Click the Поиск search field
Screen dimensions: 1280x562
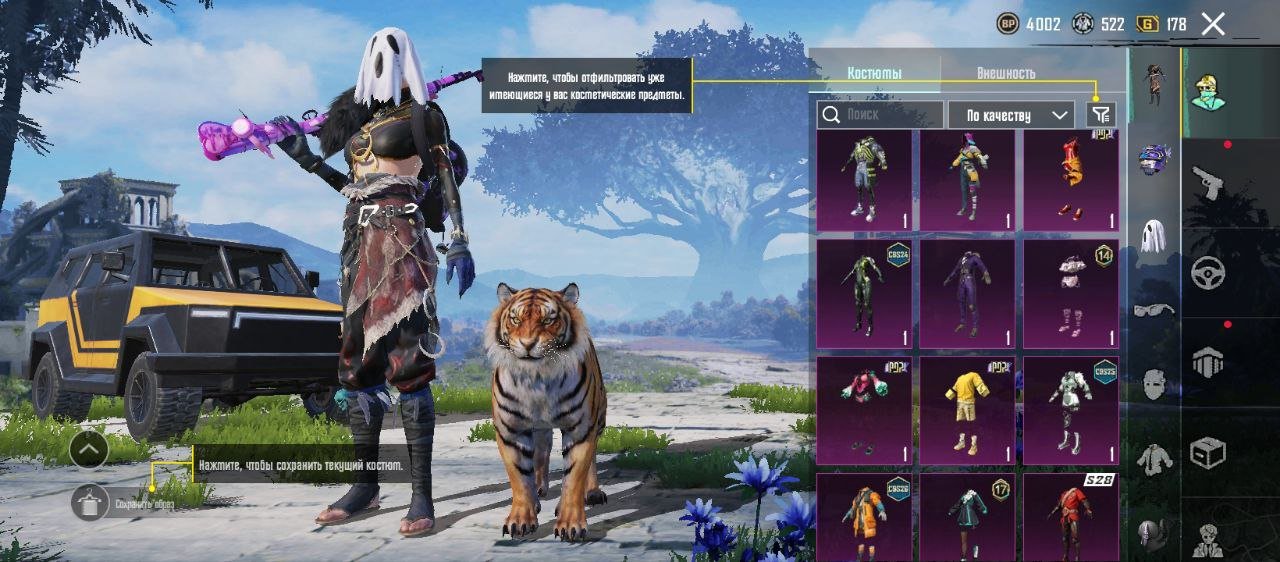(x=880, y=115)
